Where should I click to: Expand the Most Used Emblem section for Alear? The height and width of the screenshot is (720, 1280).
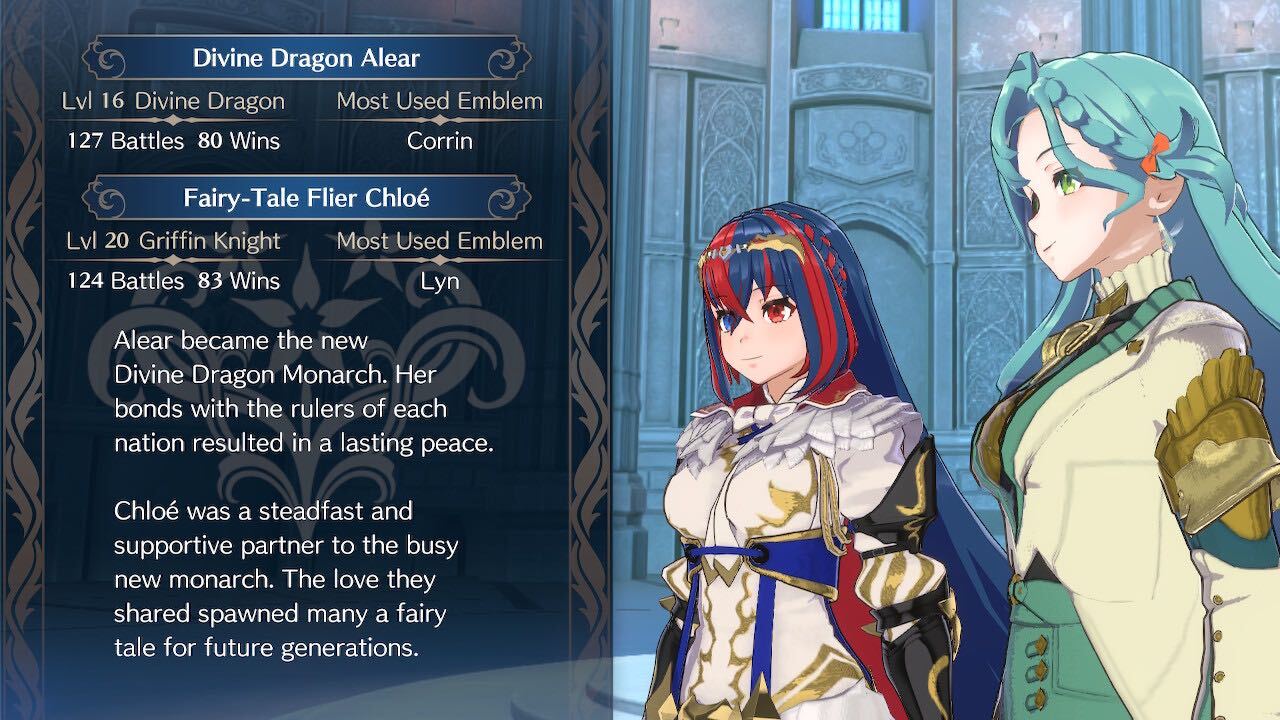(438, 100)
